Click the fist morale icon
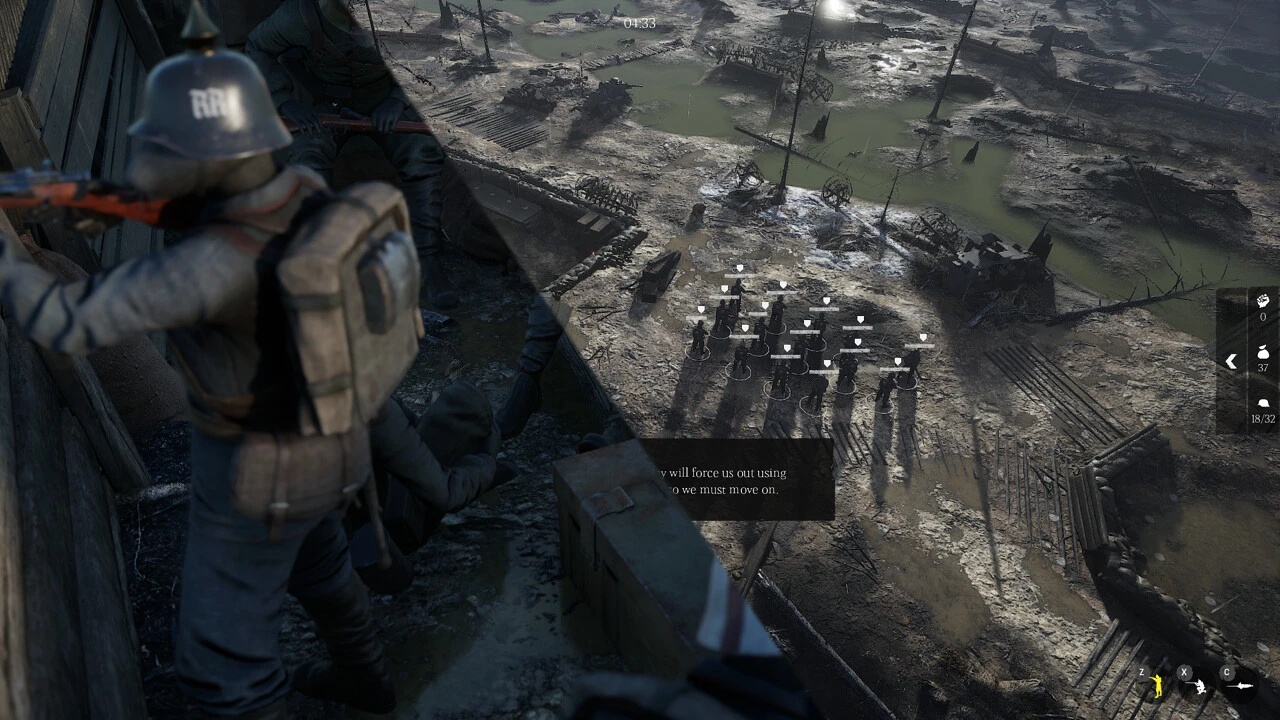The height and width of the screenshot is (720, 1280). 1263,300
